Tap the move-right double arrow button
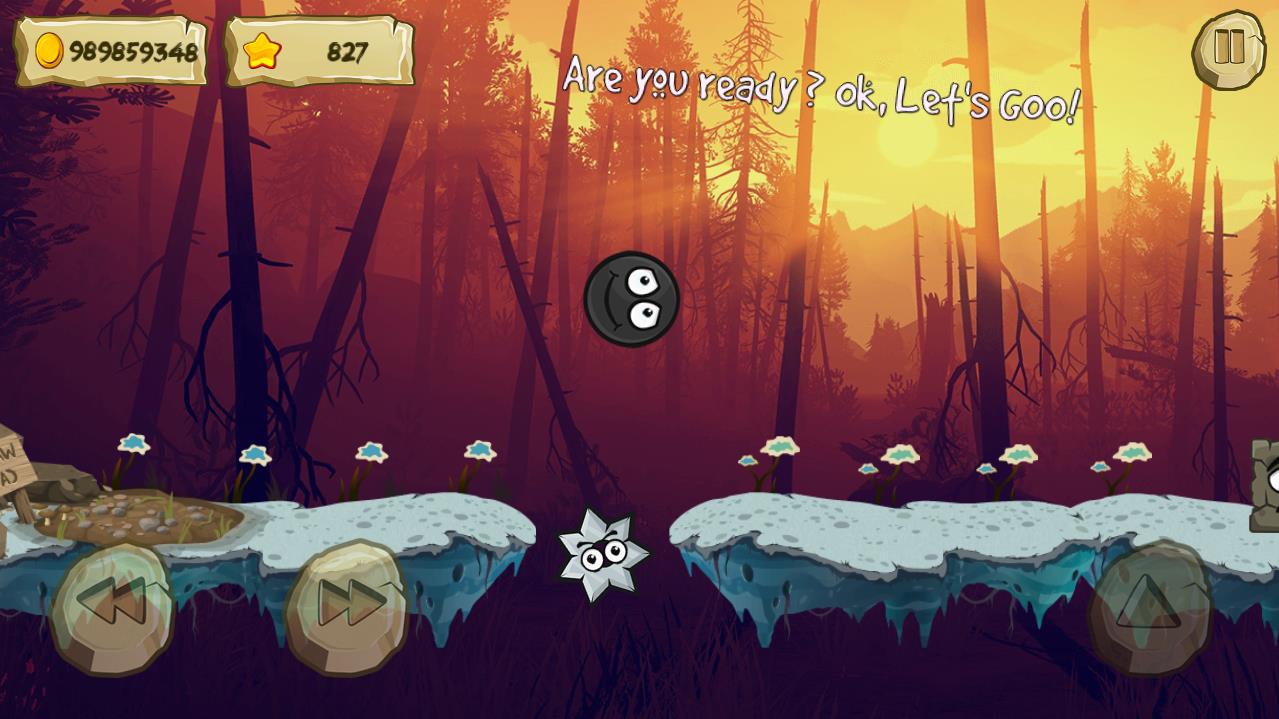The height and width of the screenshot is (719, 1279). [x=348, y=604]
